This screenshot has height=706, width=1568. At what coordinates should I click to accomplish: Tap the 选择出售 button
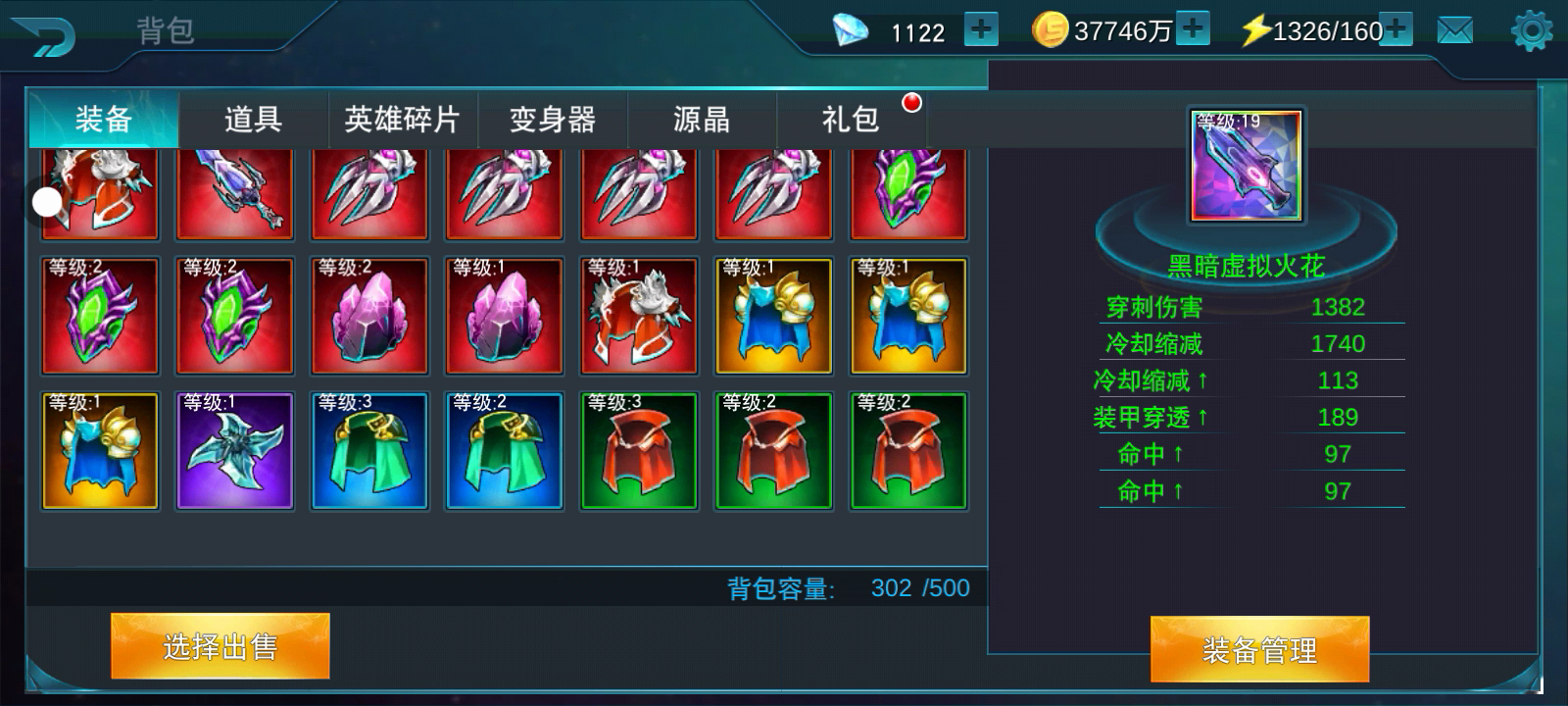tap(220, 646)
